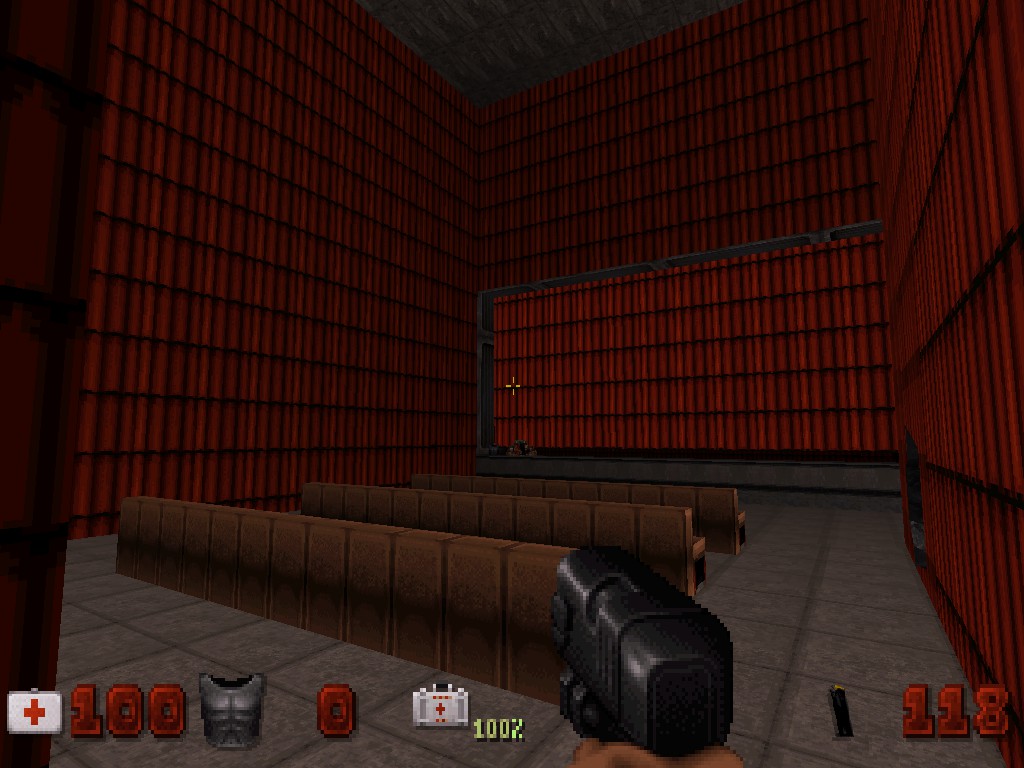1024x768 pixels.
Task: Click the pistol ammo clip icon
Action: [x=842, y=711]
